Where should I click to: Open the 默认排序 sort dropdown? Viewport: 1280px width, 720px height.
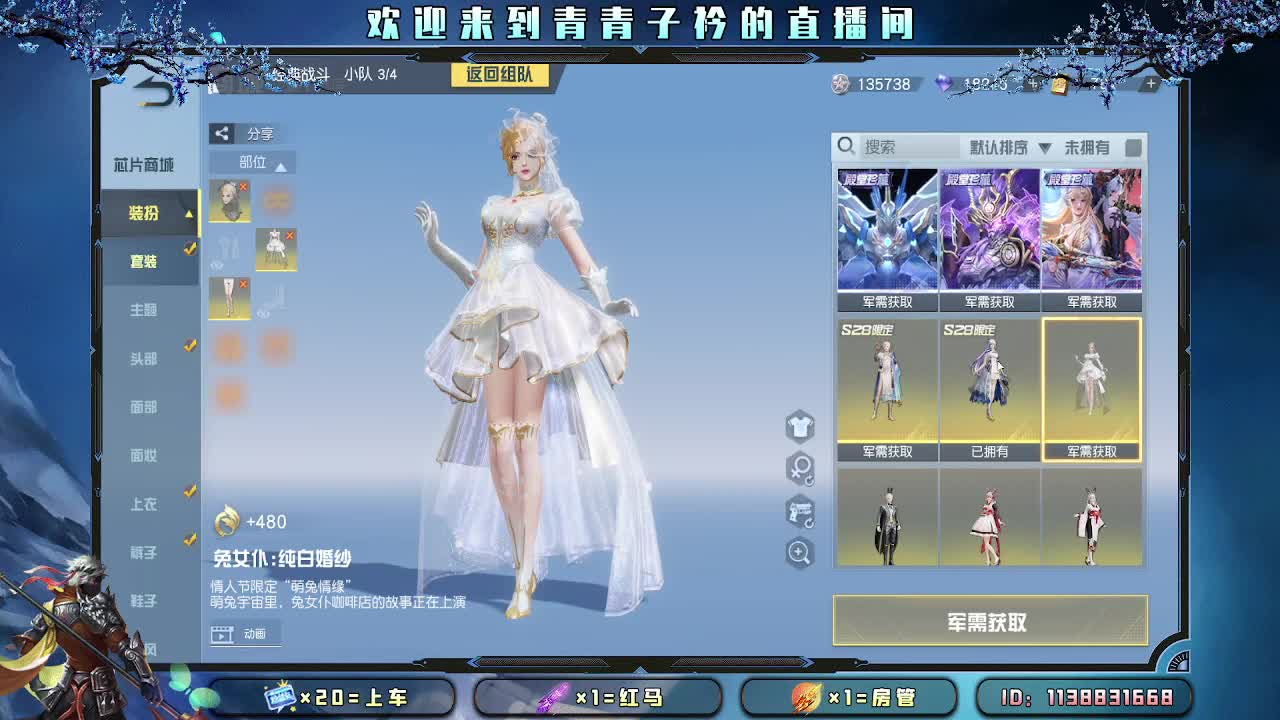coord(1000,147)
